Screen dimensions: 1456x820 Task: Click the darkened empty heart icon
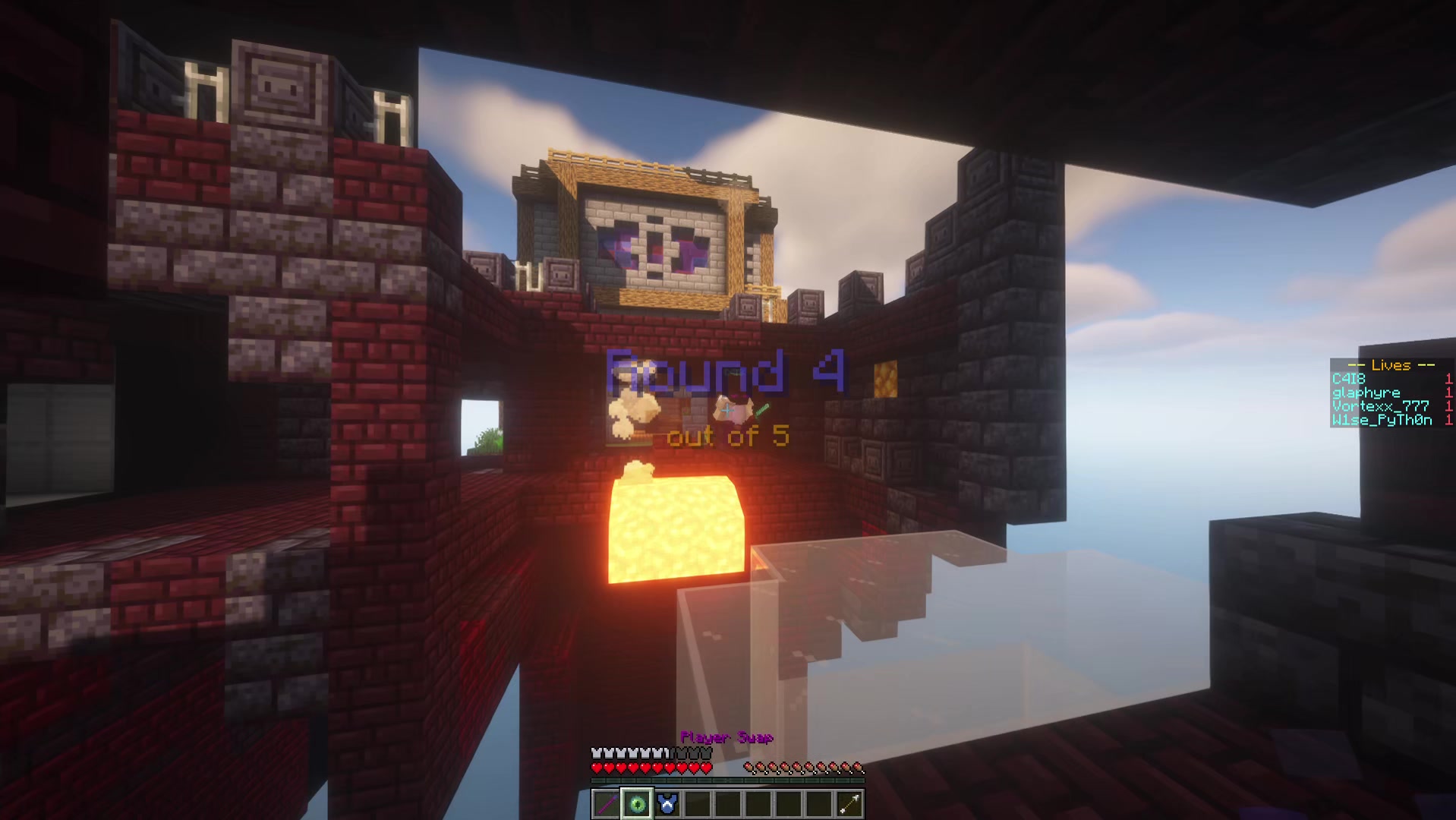pyautogui.click(x=687, y=752)
